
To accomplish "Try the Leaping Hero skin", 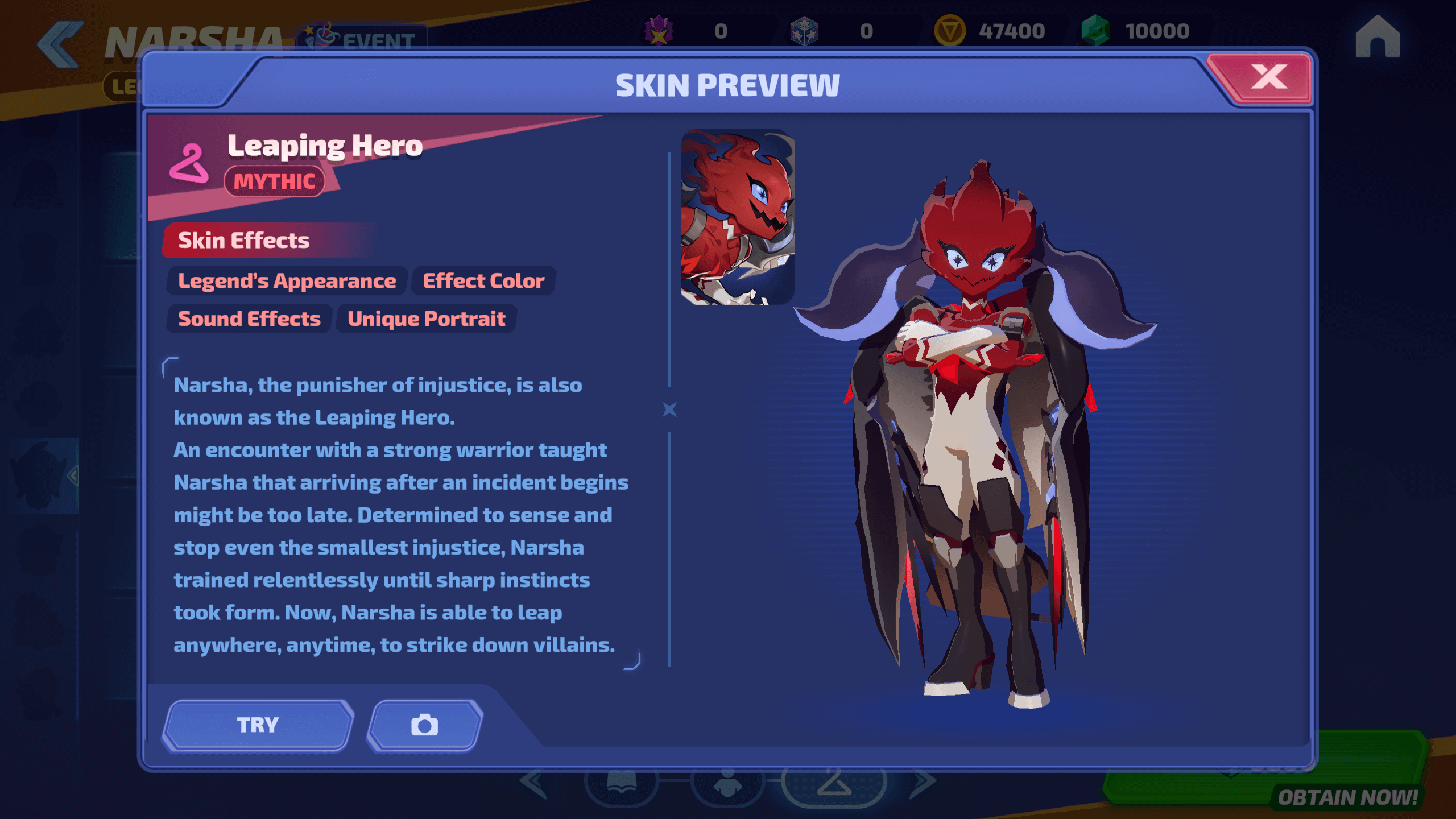I will tap(258, 725).
